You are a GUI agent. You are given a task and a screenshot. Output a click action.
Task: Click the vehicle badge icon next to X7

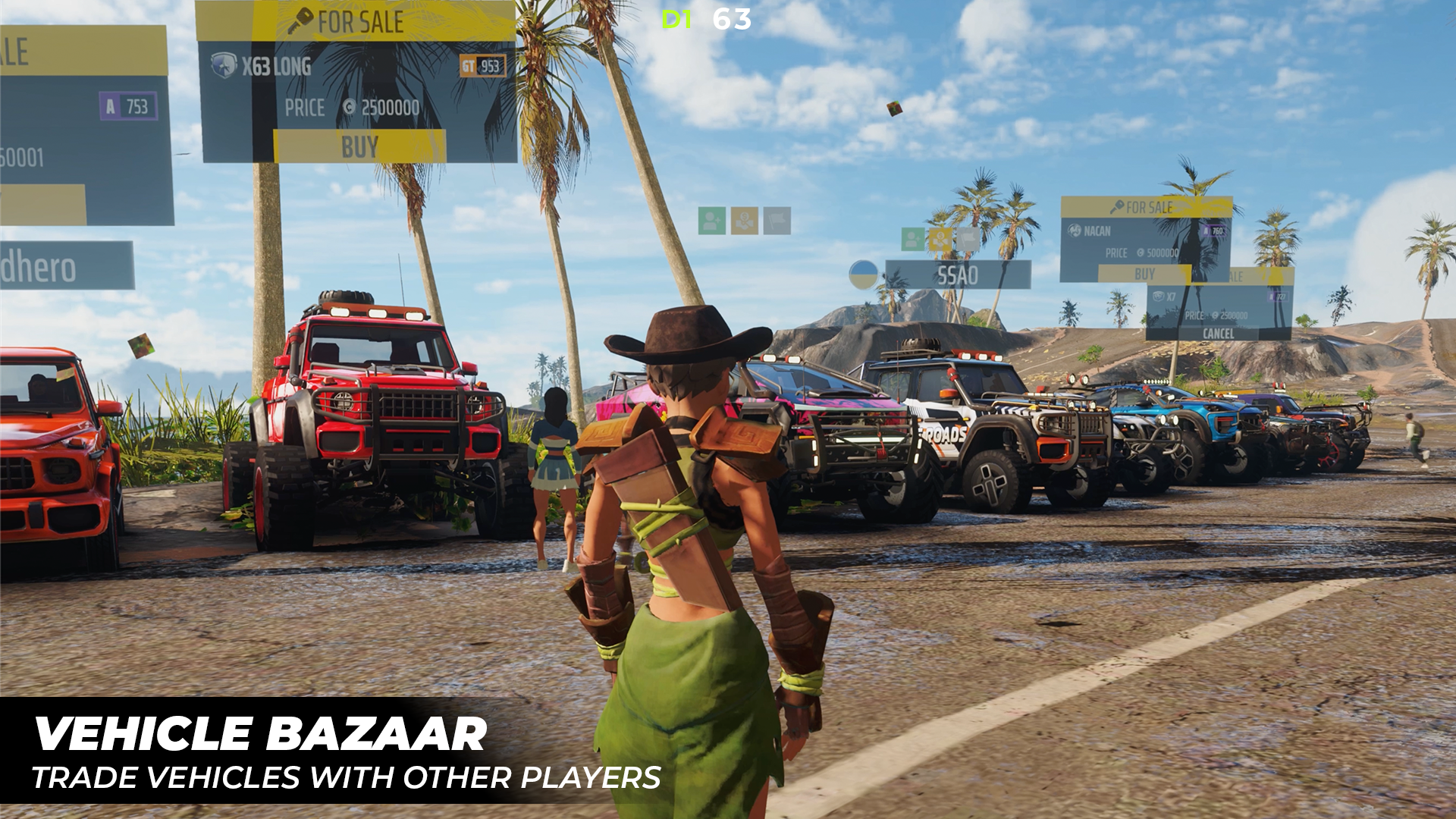[x=1159, y=297]
